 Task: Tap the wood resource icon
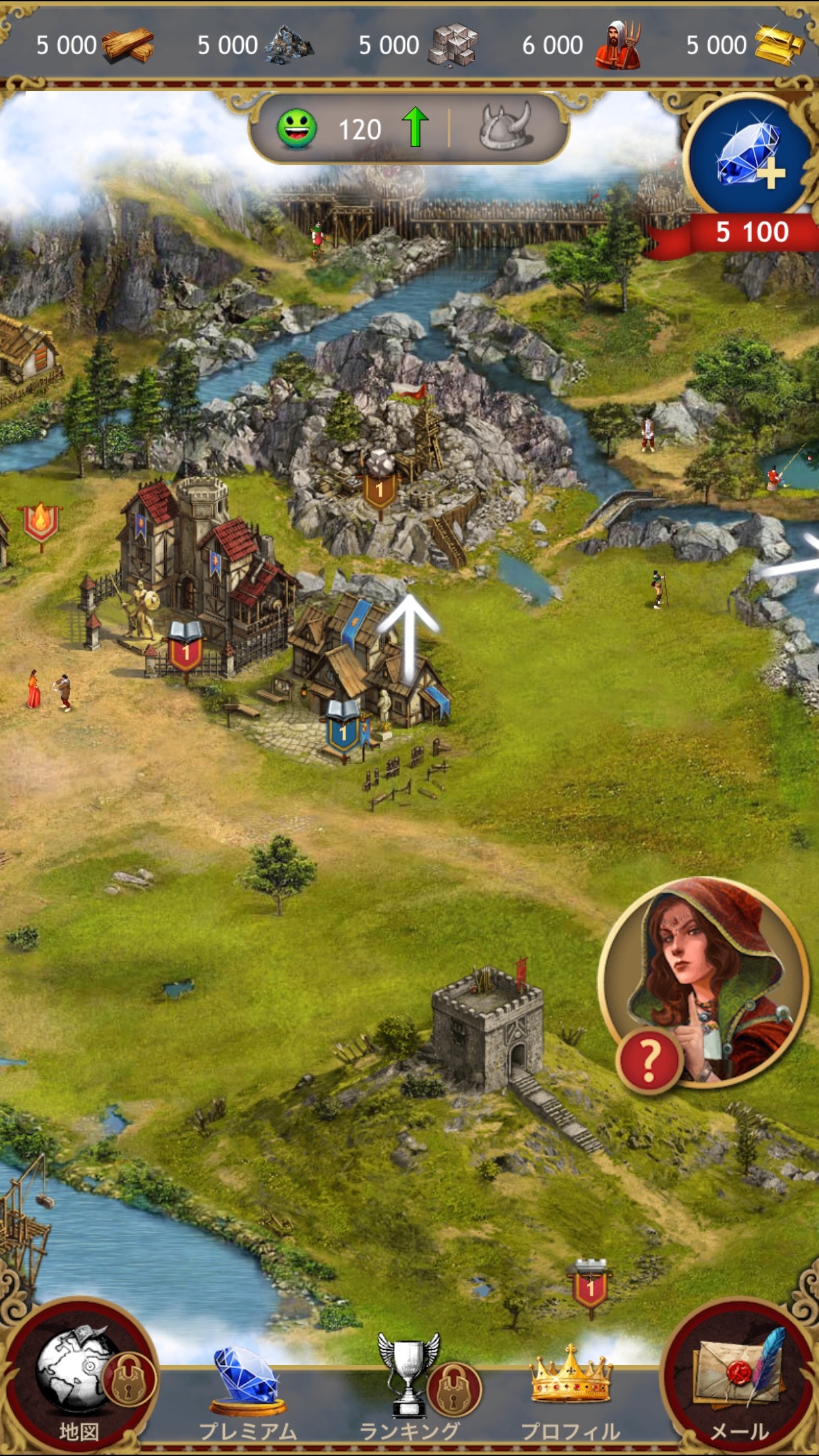(x=128, y=45)
